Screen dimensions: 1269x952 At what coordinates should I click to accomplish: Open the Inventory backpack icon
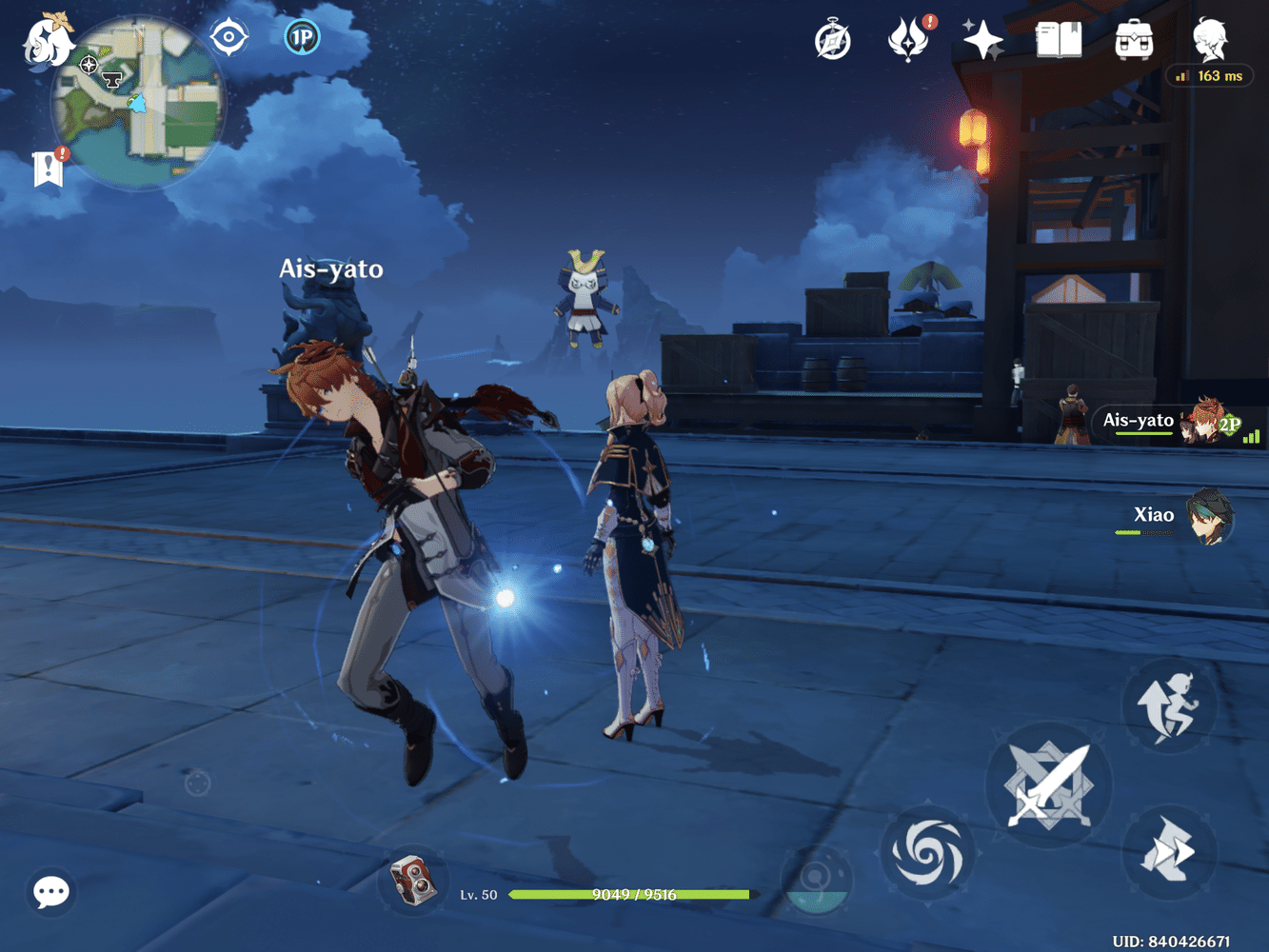[x=1132, y=41]
